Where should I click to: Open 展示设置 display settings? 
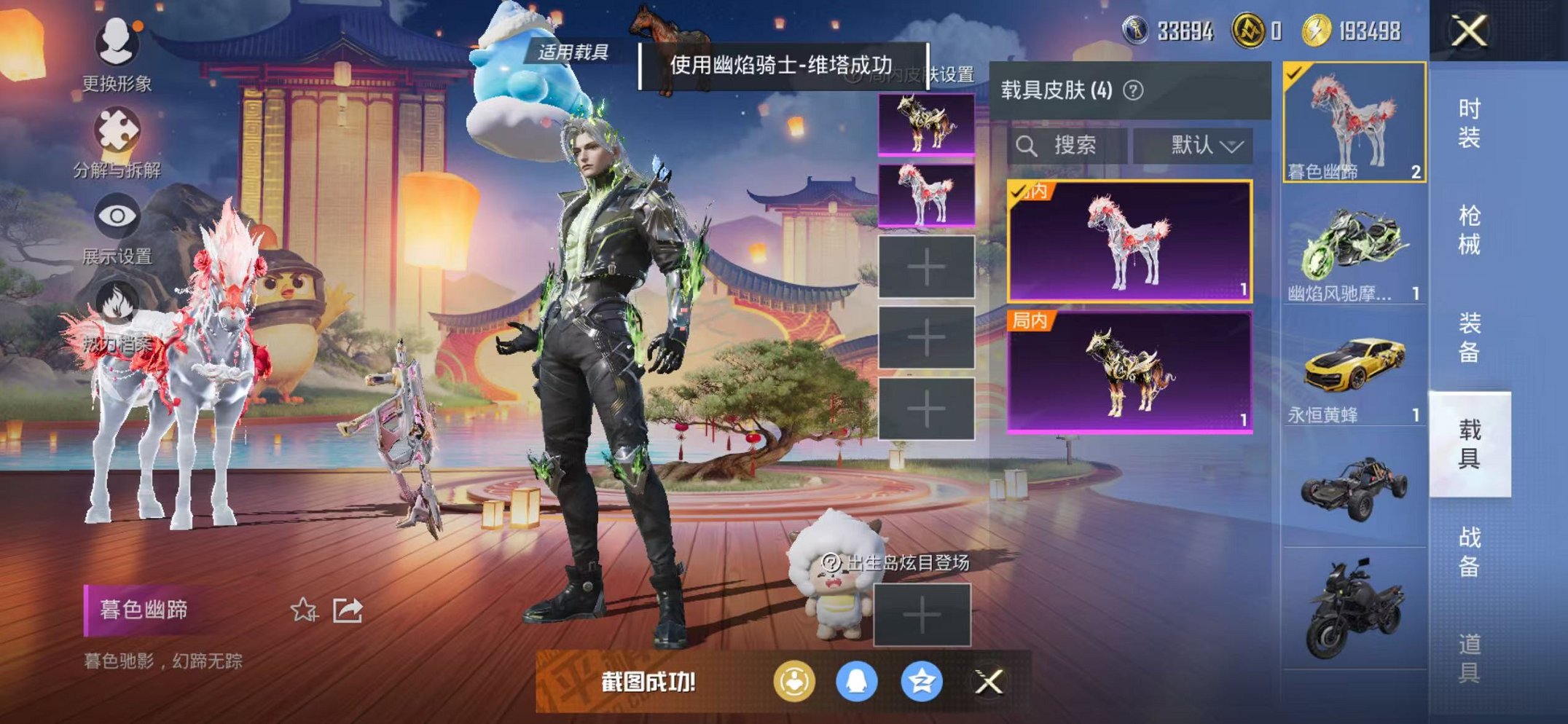[117, 215]
